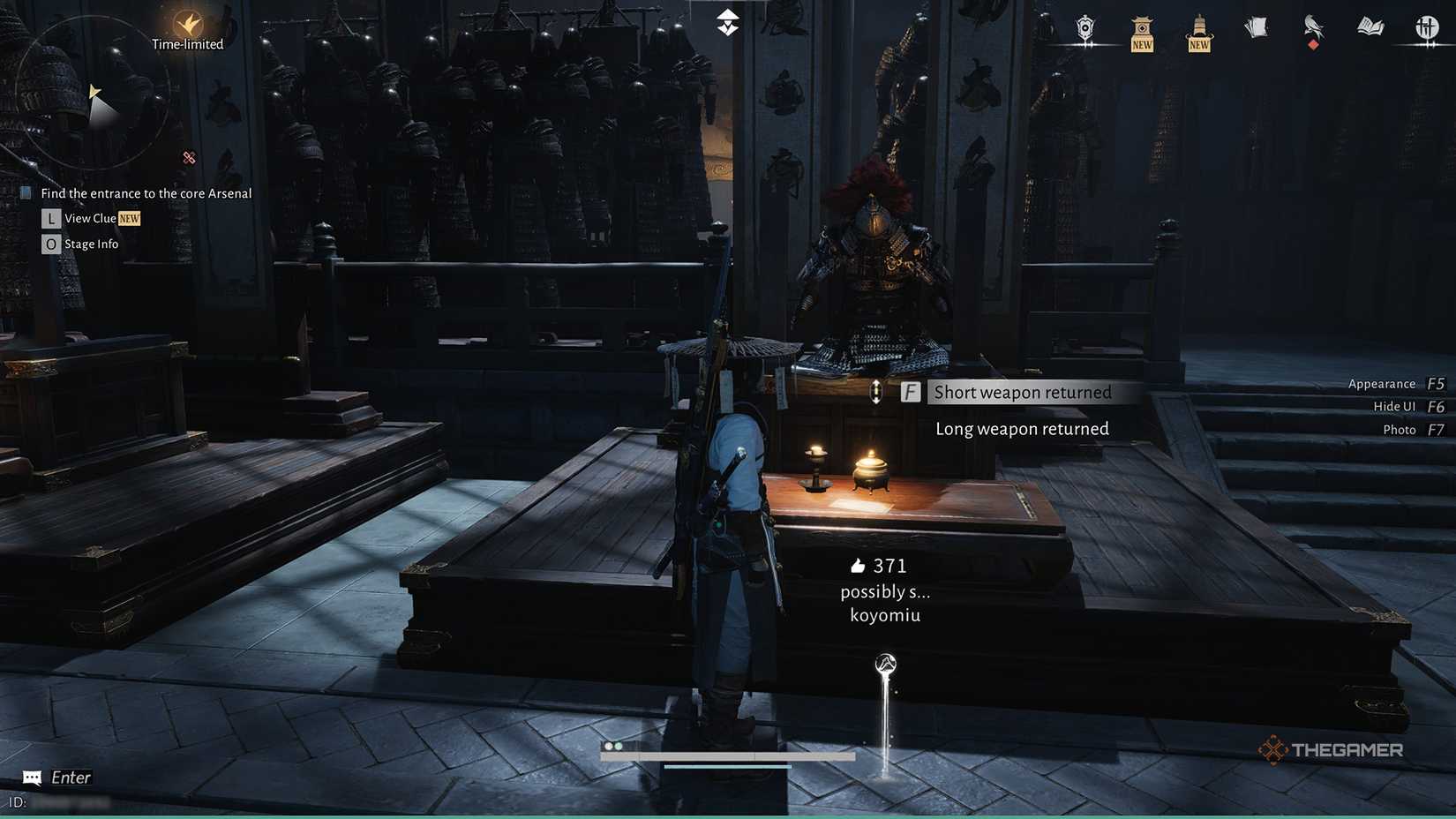Expand the top-center navigation arrows
The width and height of the screenshot is (1456, 819).
726,21
